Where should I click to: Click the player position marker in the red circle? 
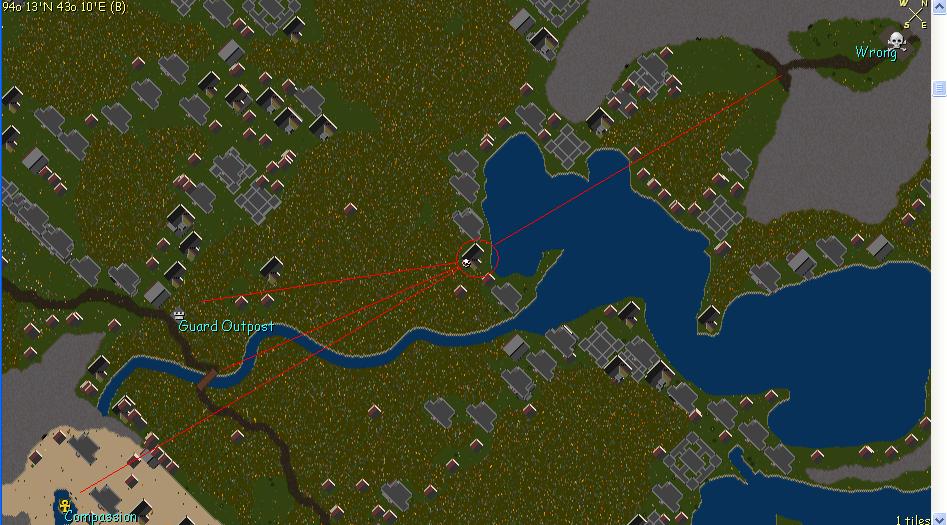click(x=467, y=262)
